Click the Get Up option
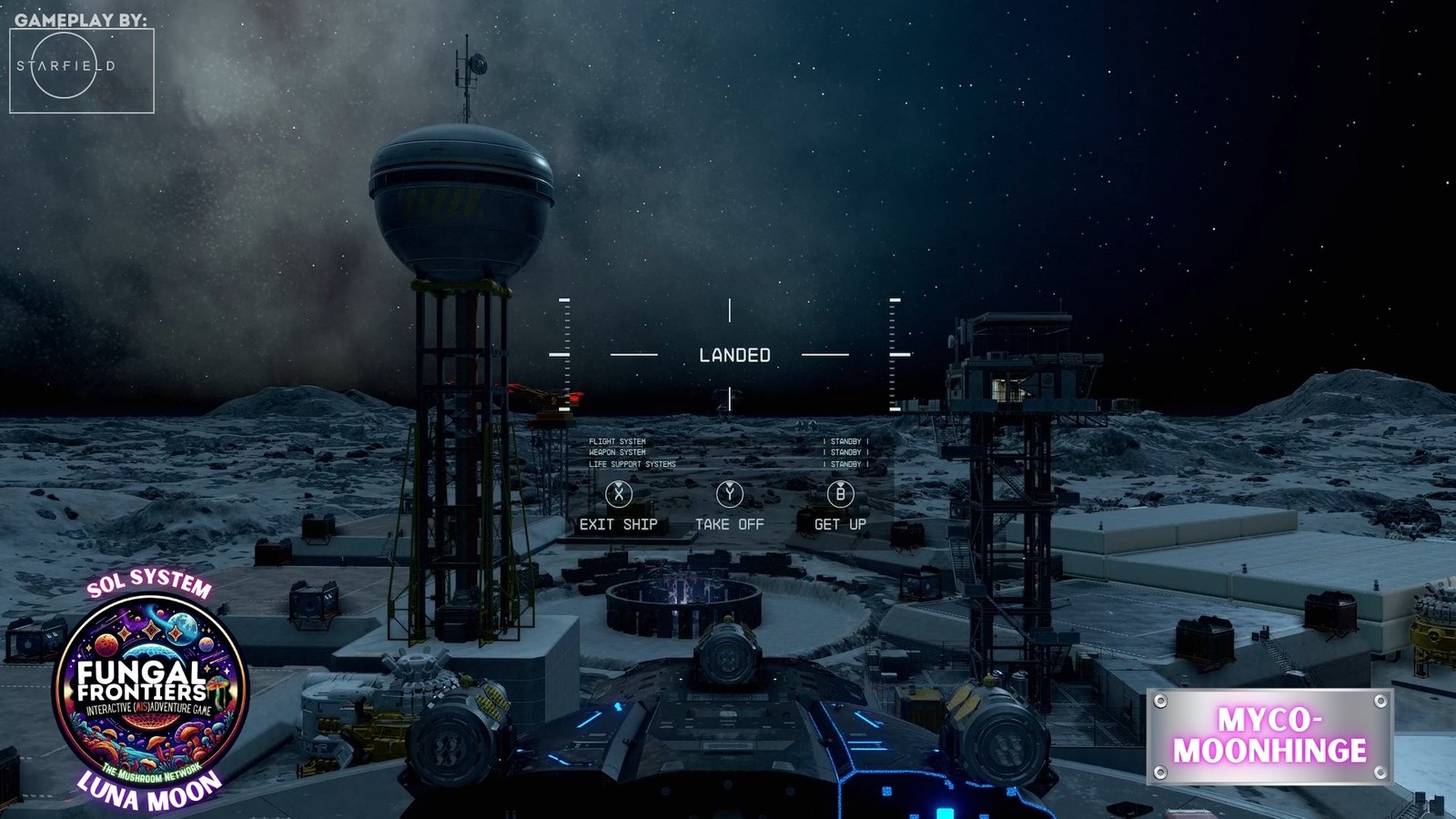 point(840,508)
